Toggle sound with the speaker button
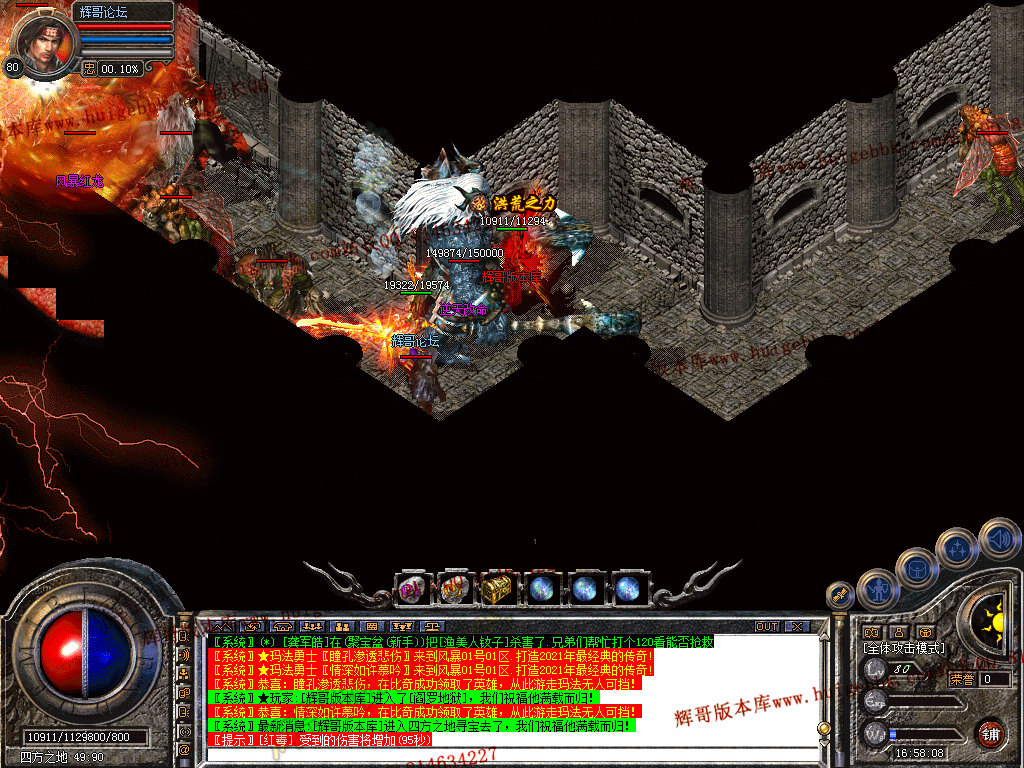 (998, 539)
